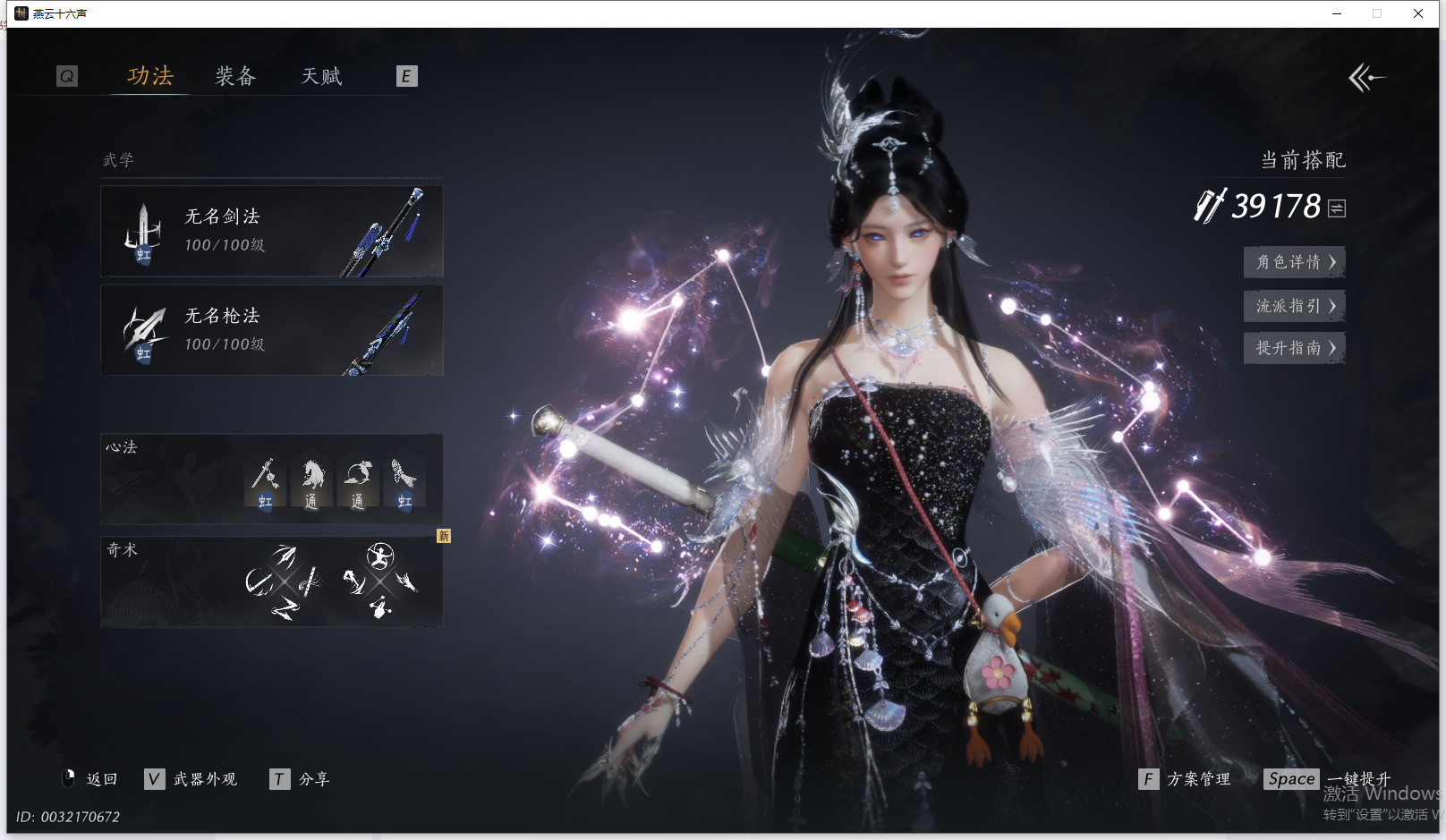Open the 心法 inner arts panel

tap(271, 479)
